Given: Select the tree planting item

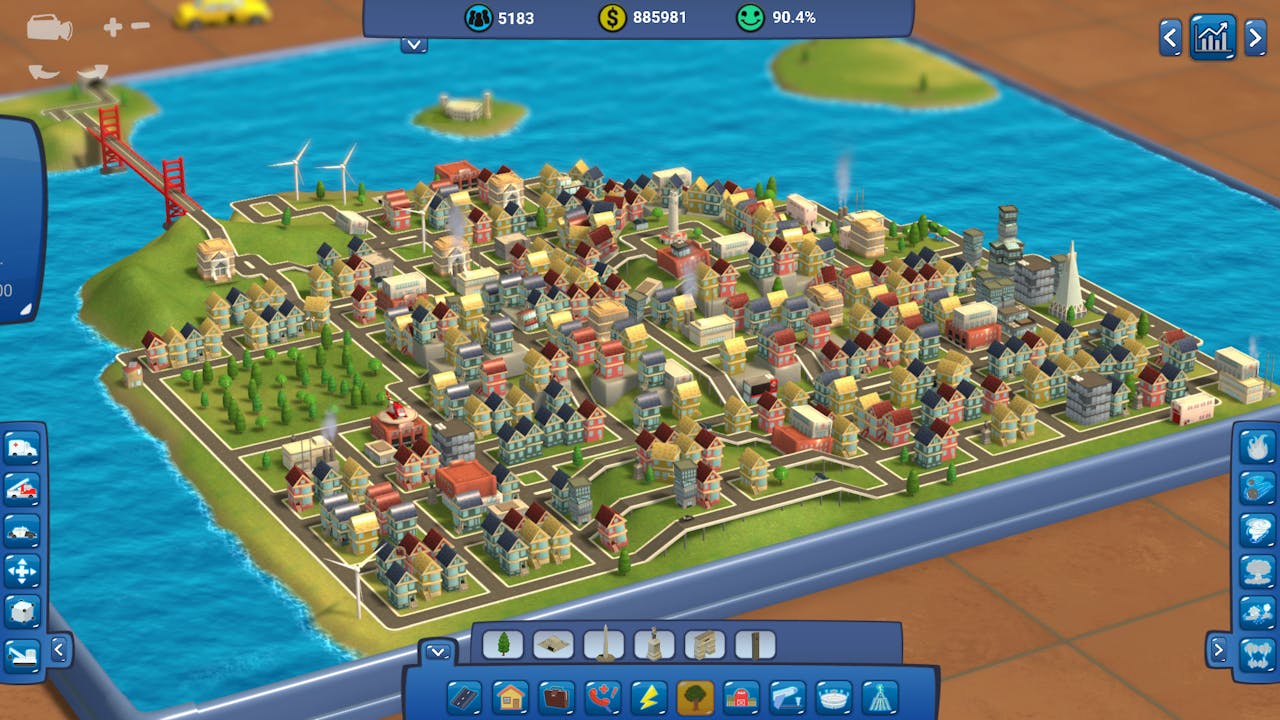Looking at the screenshot, I should (x=503, y=644).
